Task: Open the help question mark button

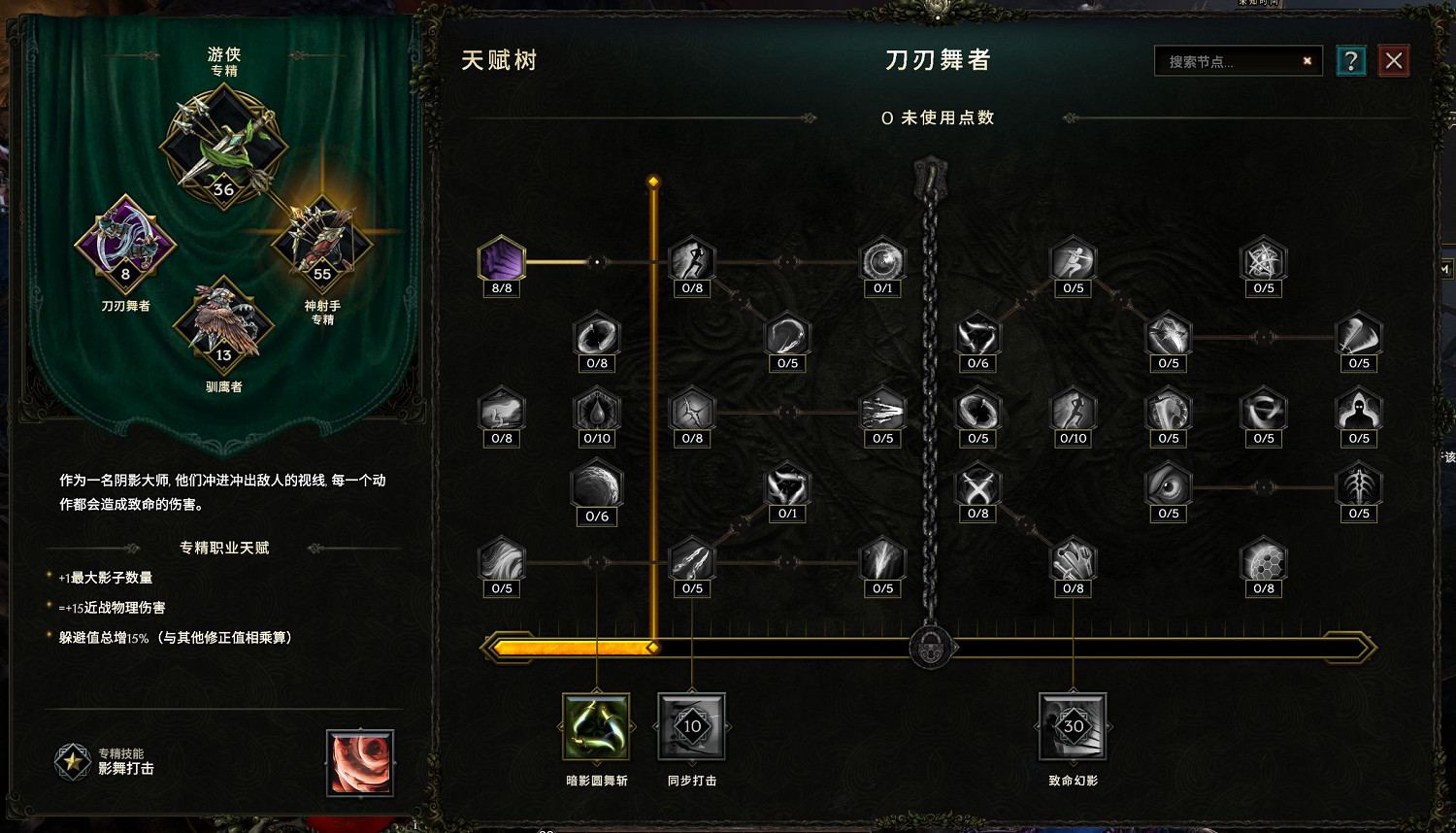Action: [1350, 60]
